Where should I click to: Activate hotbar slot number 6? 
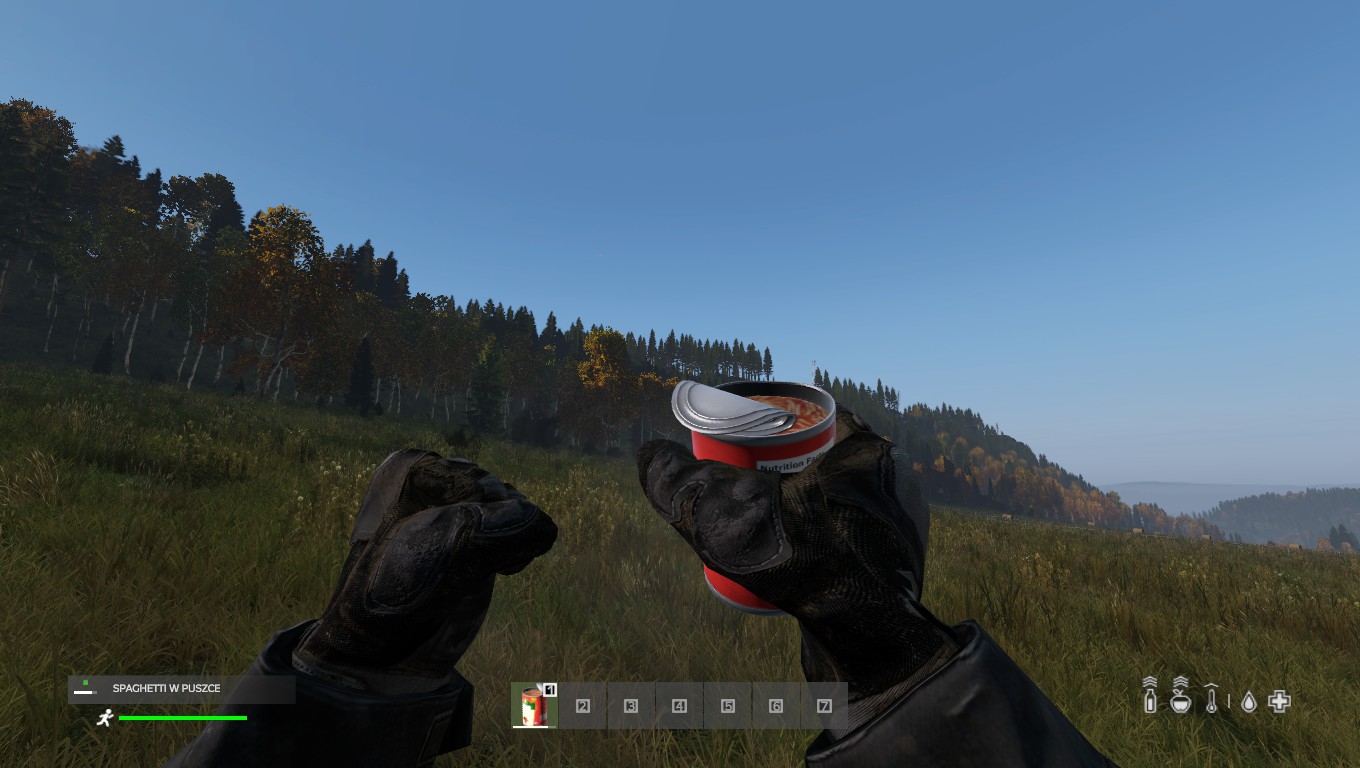[x=776, y=706]
